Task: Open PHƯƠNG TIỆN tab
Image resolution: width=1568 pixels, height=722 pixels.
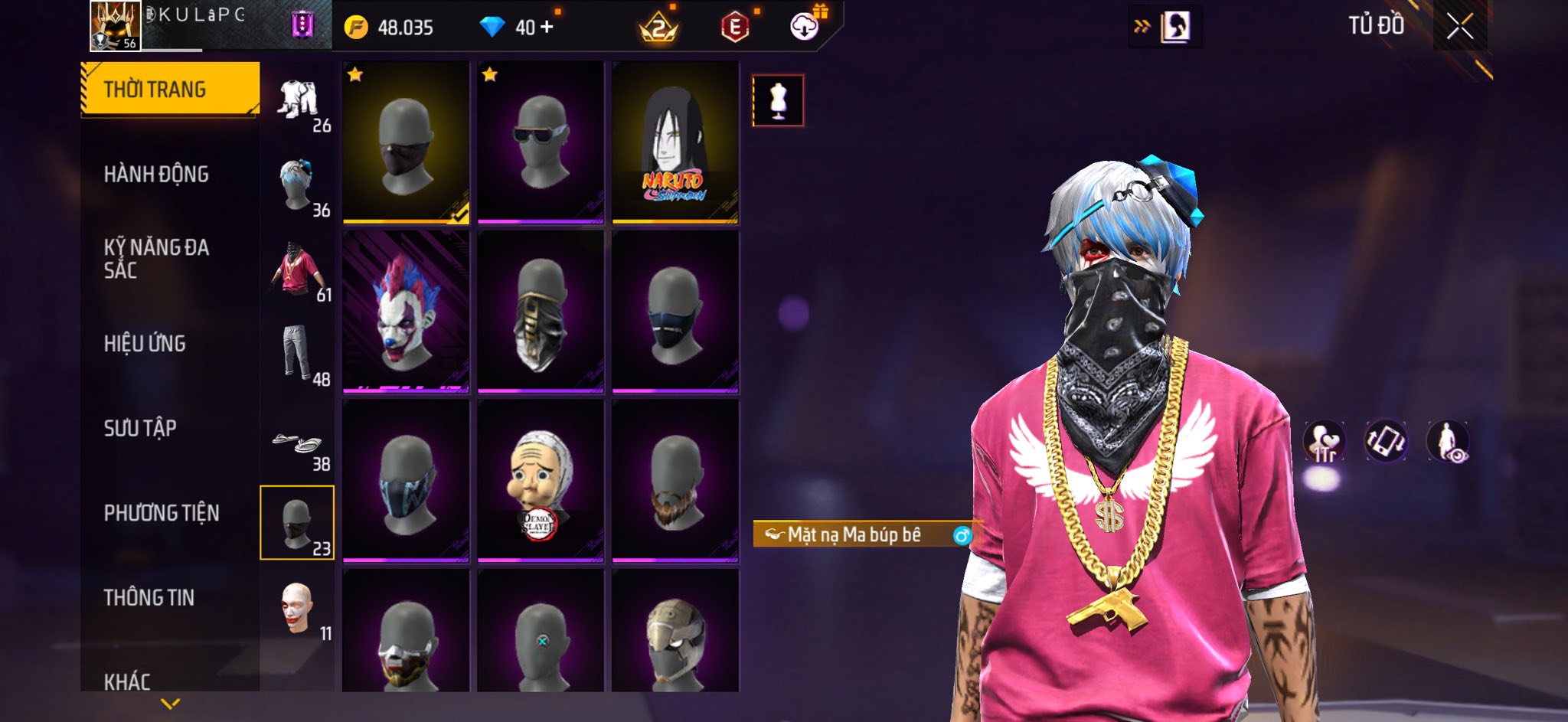Action: [x=162, y=513]
